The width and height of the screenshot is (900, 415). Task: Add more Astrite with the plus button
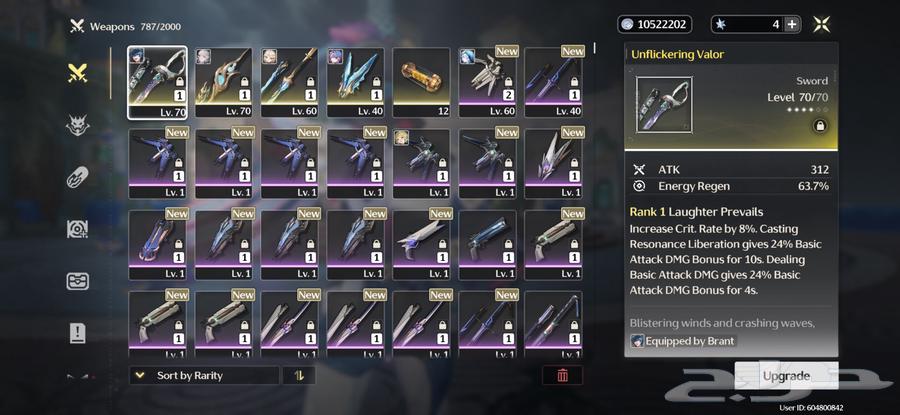tap(792, 25)
